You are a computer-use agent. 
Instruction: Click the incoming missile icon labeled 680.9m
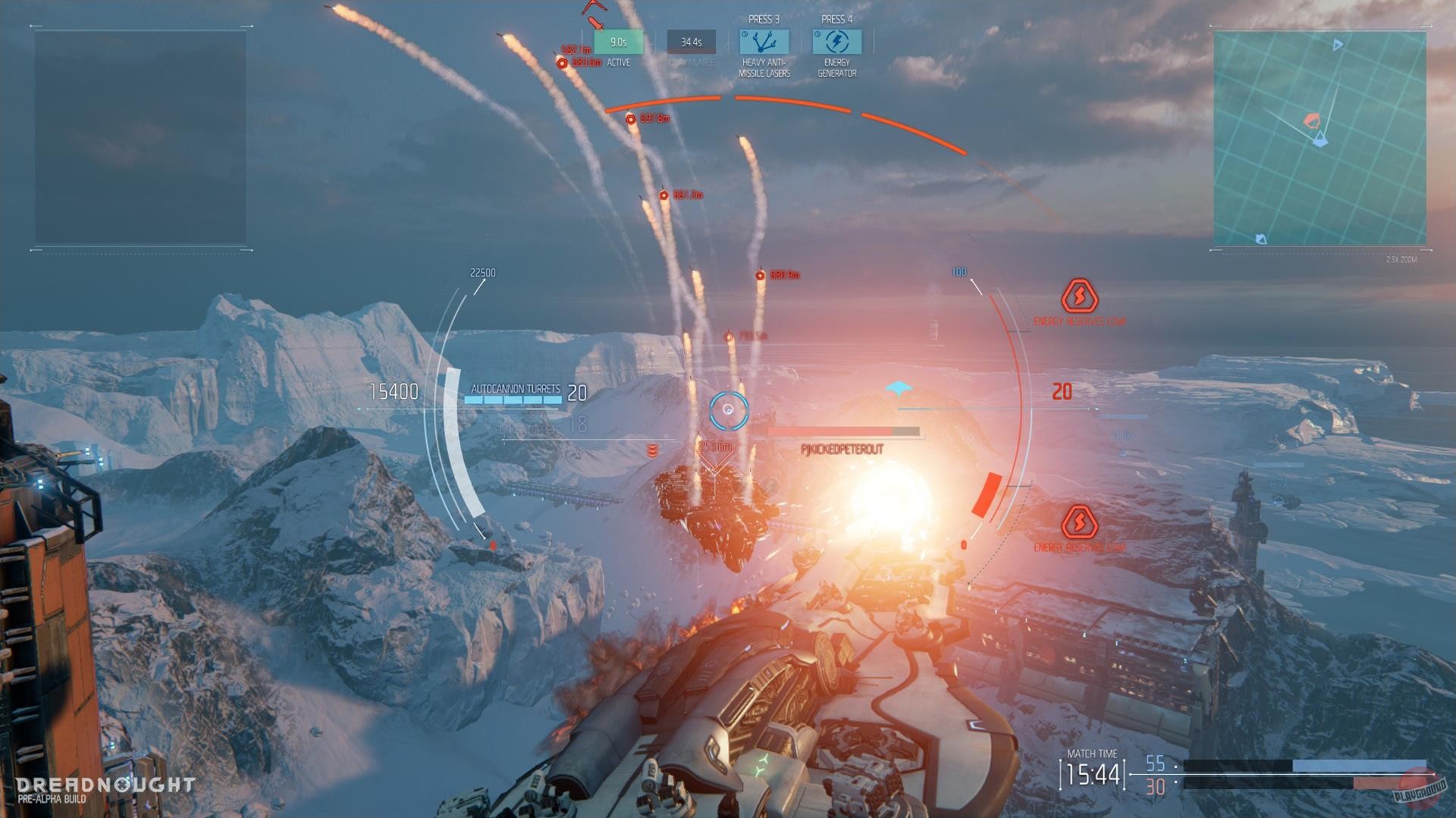[761, 275]
